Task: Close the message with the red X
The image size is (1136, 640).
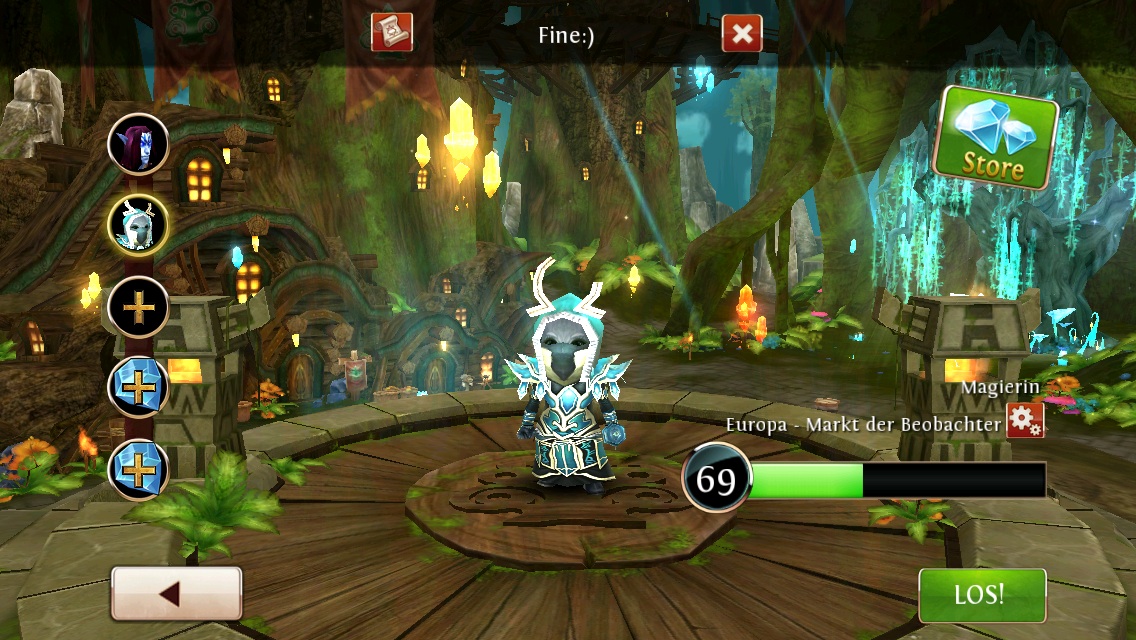Action: (742, 34)
